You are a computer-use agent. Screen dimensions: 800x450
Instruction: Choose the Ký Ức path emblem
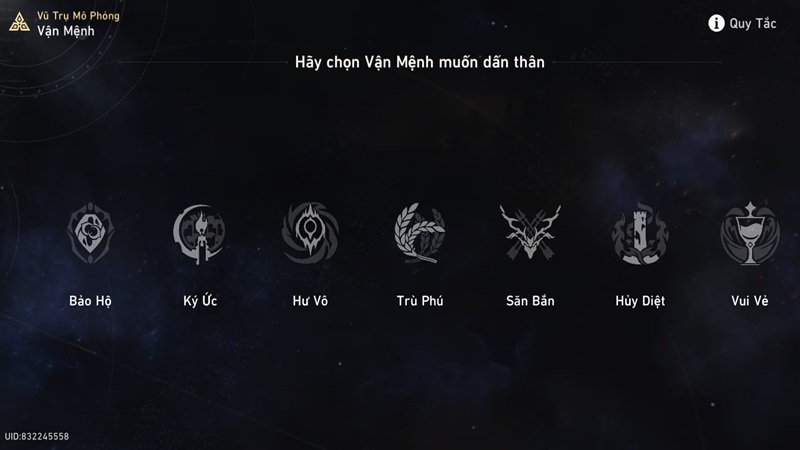pos(200,234)
